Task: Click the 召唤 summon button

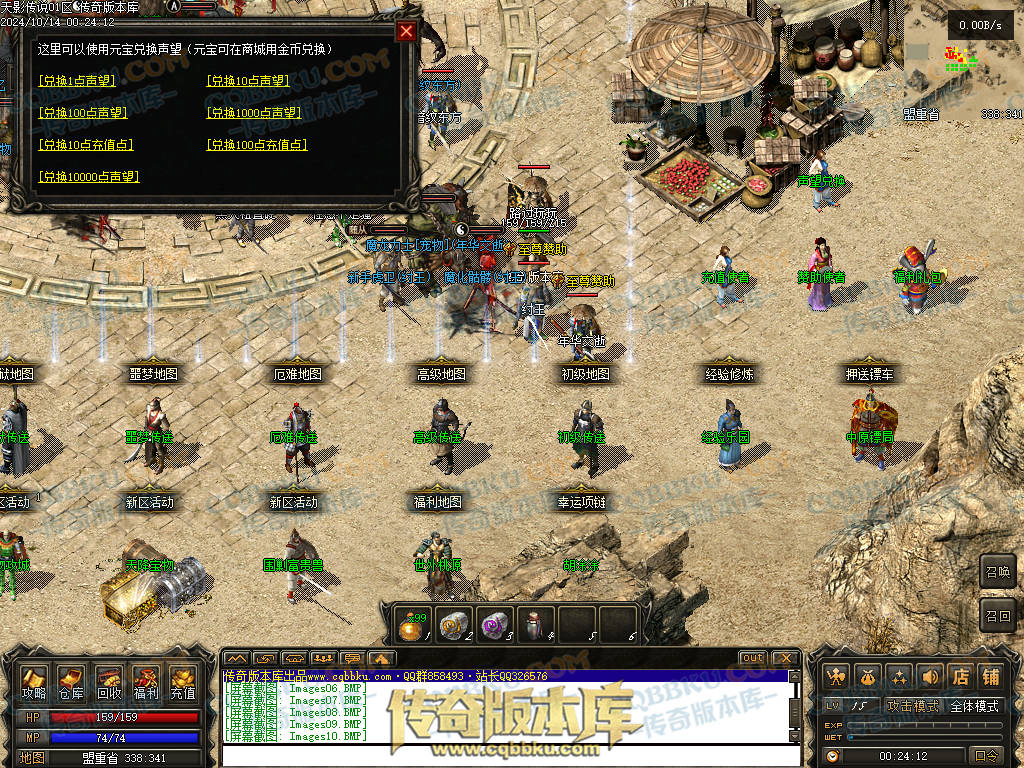Action: (x=997, y=572)
